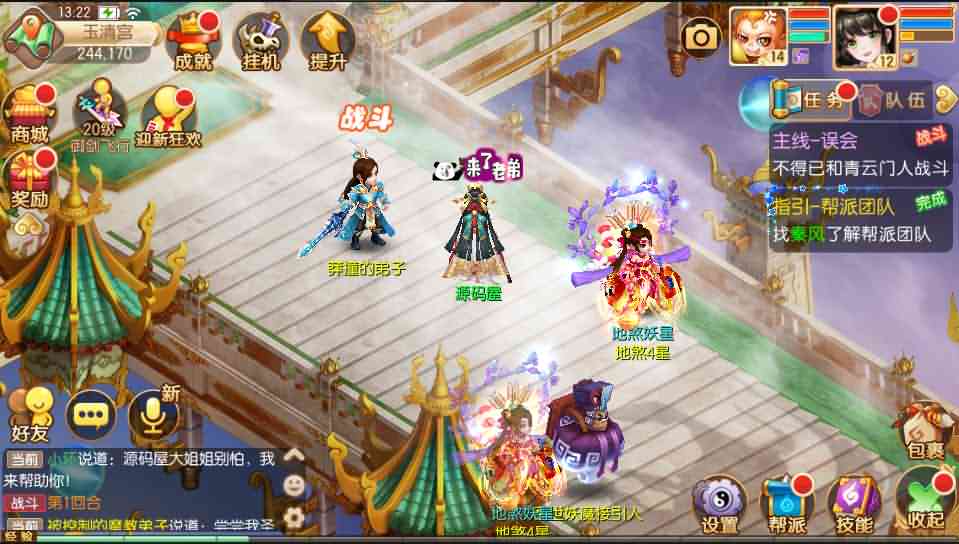Open the player character portrait
The height and width of the screenshot is (544, 959).
[862, 37]
